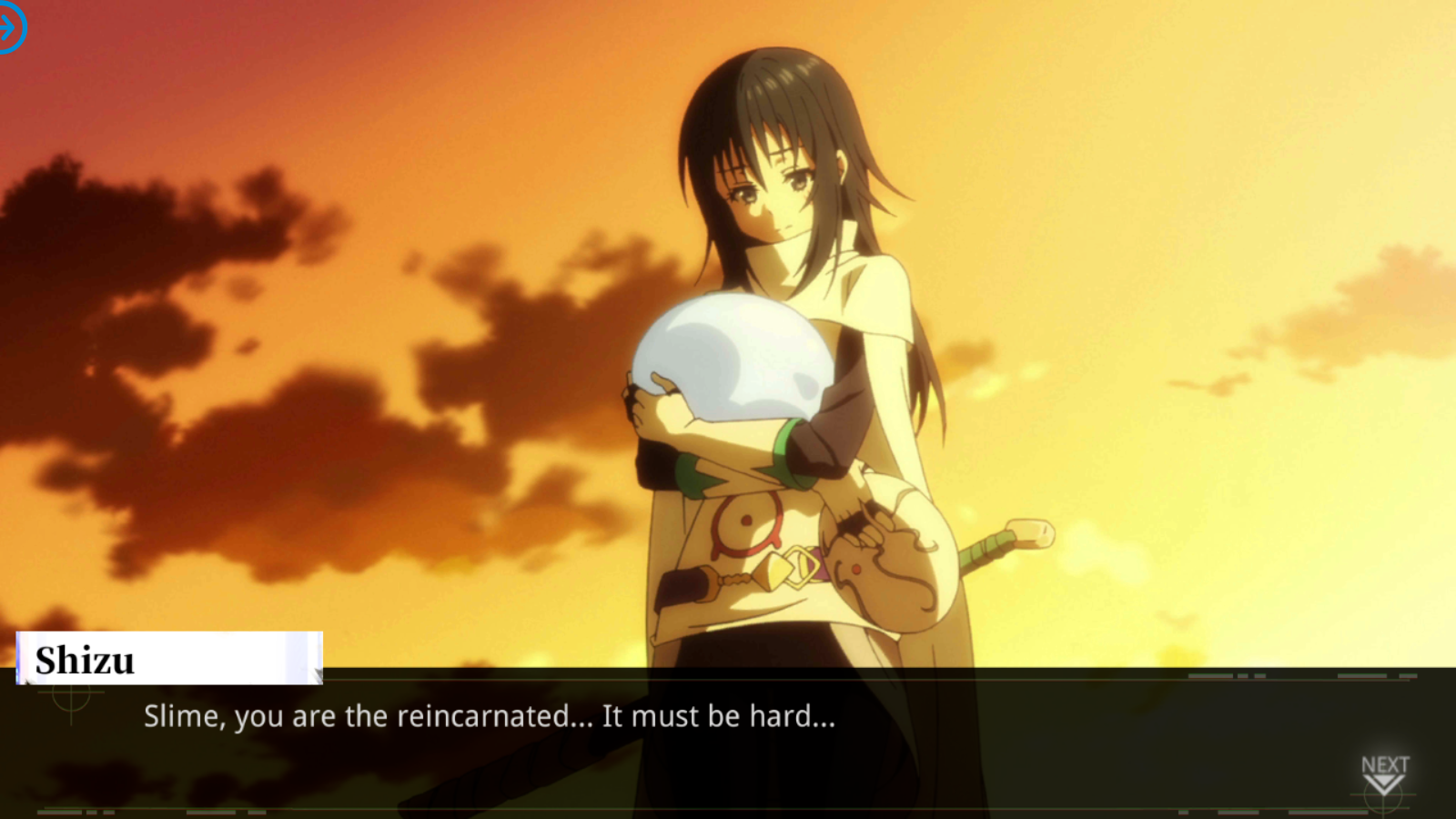Click the blue circled arrow icon

point(9,28)
